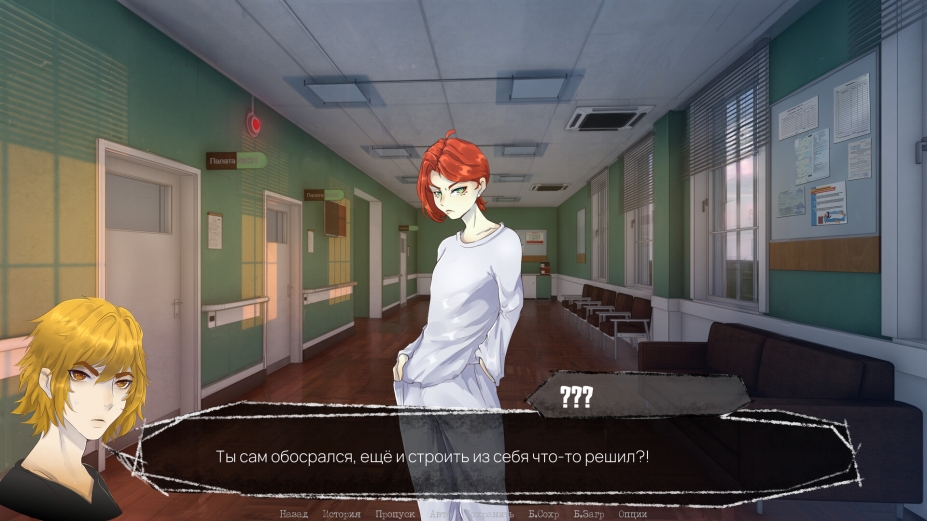Open the История dialogue log
This screenshot has height=521, width=927.
pyautogui.click(x=341, y=514)
